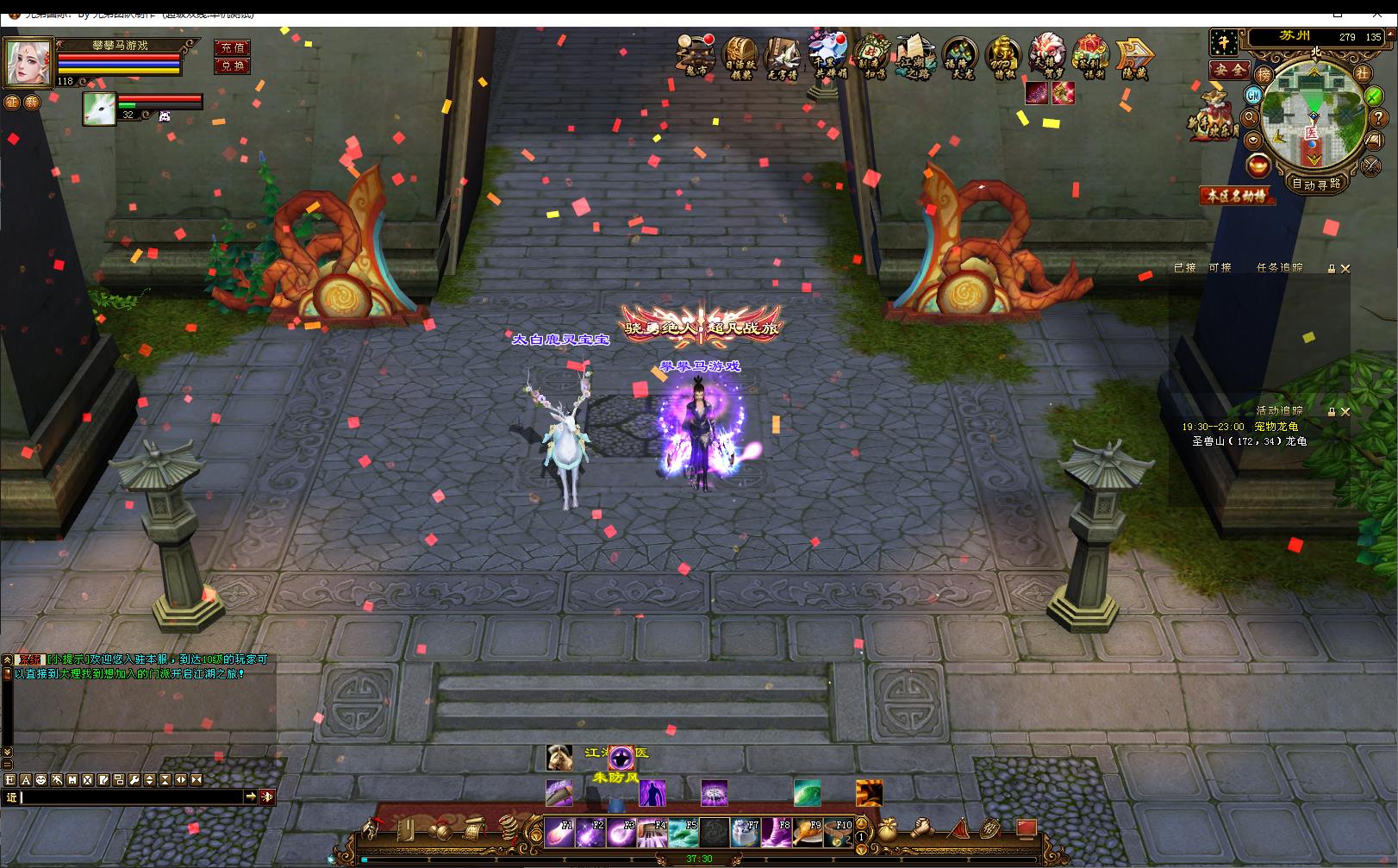Click the 隐藏 button to hide icons
The image size is (1398, 868).
pyautogui.click(x=1134, y=57)
